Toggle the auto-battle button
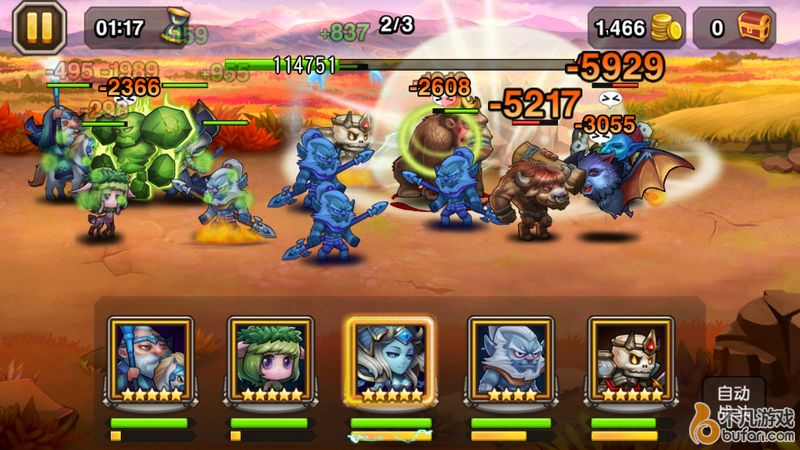 point(732,393)
